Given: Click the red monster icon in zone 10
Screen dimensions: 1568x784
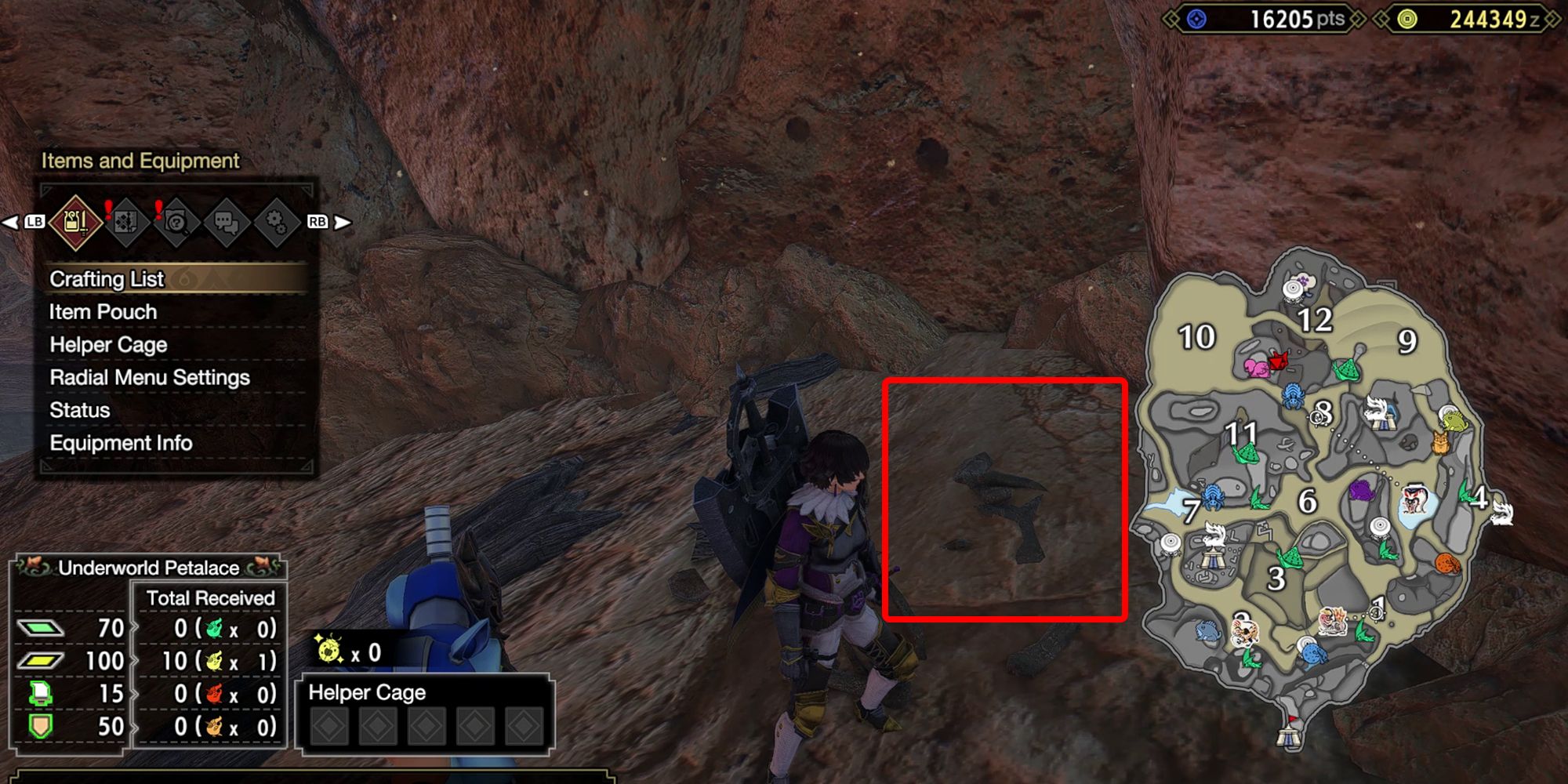Looking at the screenshot, I should point(1279,361).
